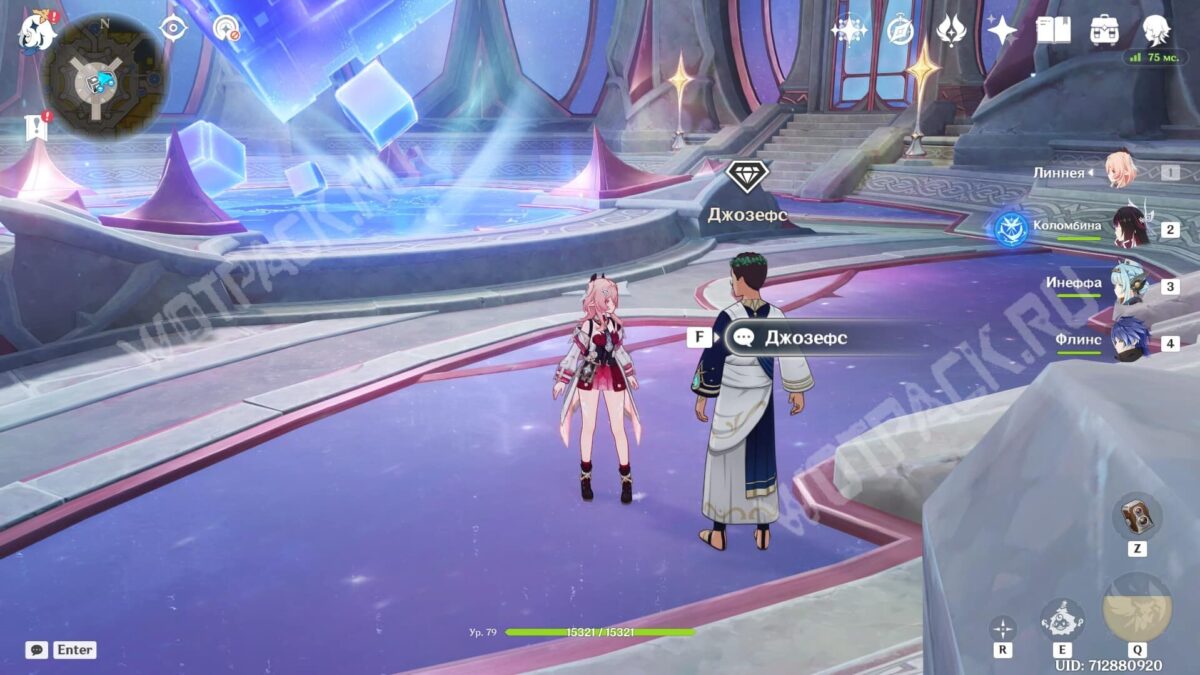Image resolution: width=1200 pixels, height=675 pixels.
Task: Activate the elemental skill icon
Action: click(x=1062, y=621)
